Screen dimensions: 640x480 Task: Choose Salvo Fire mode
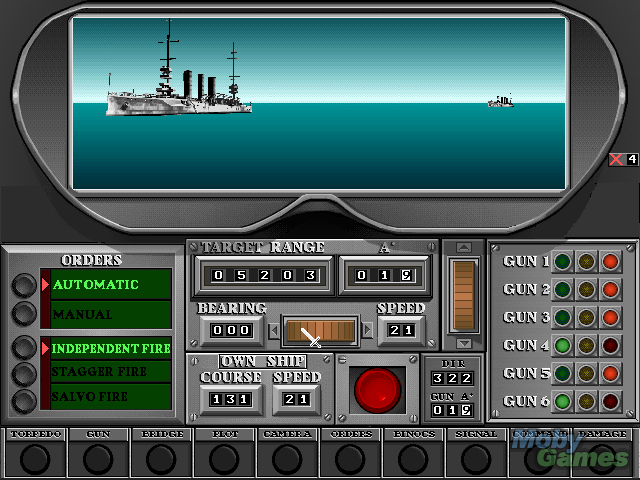click(x=23, y=399)
